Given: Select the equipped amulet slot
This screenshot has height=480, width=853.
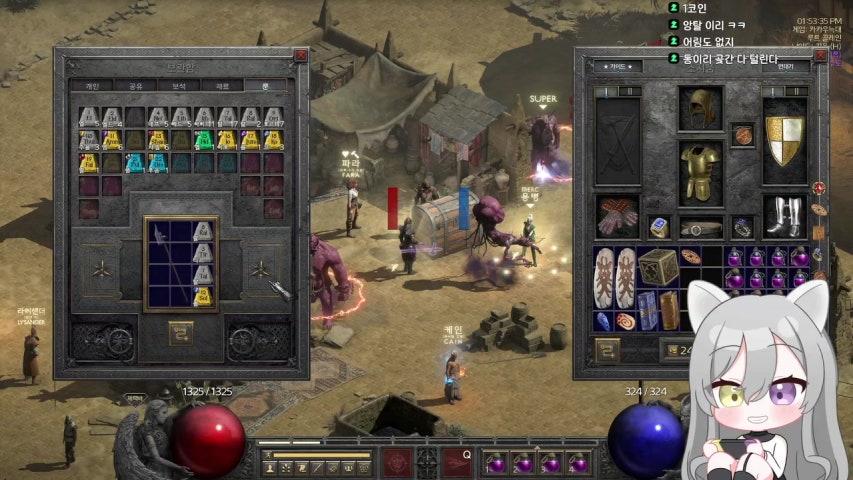Looking at the screenshot, I should tap(742, 135).
